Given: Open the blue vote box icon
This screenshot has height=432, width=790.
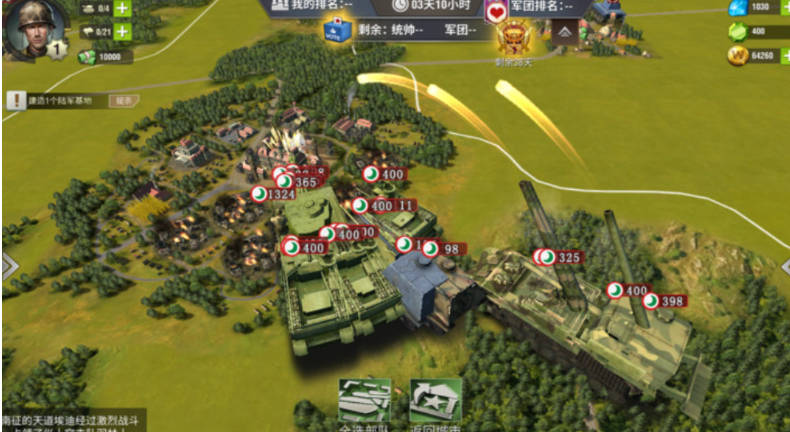Looking at the screenshot, I should pos(334,30).
